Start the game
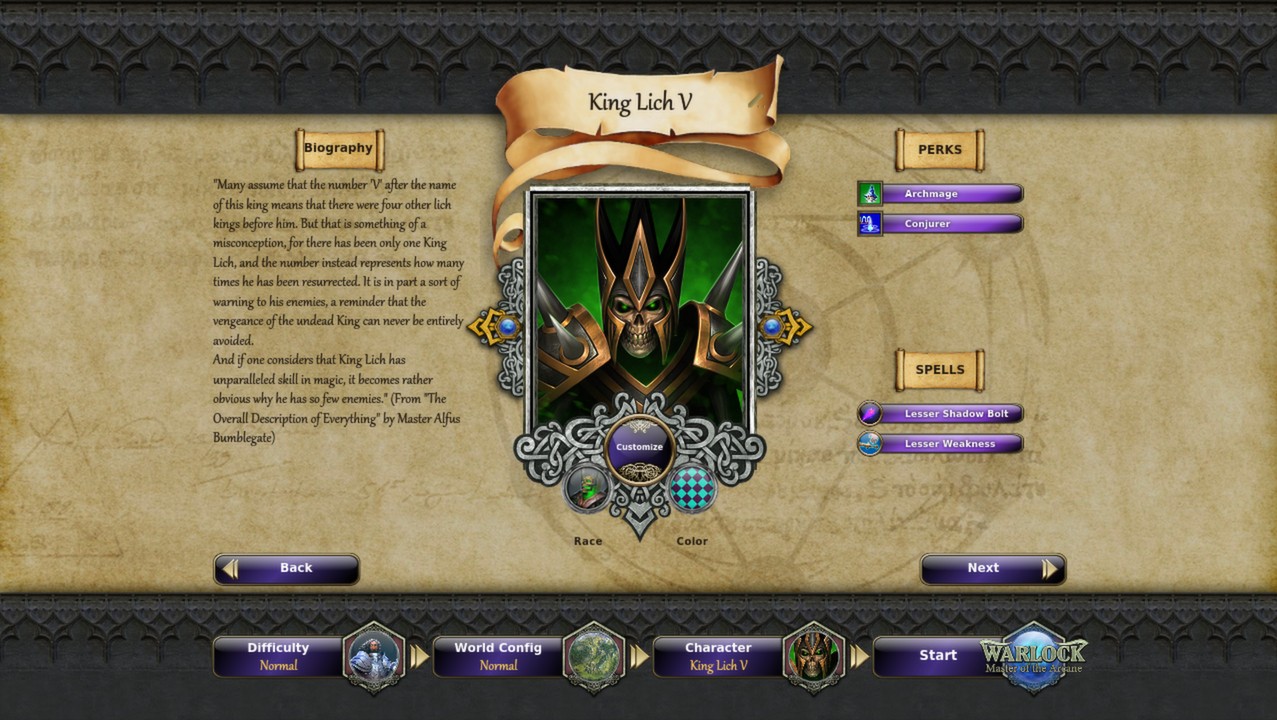The image size is (1277, 720). [938, 656]
